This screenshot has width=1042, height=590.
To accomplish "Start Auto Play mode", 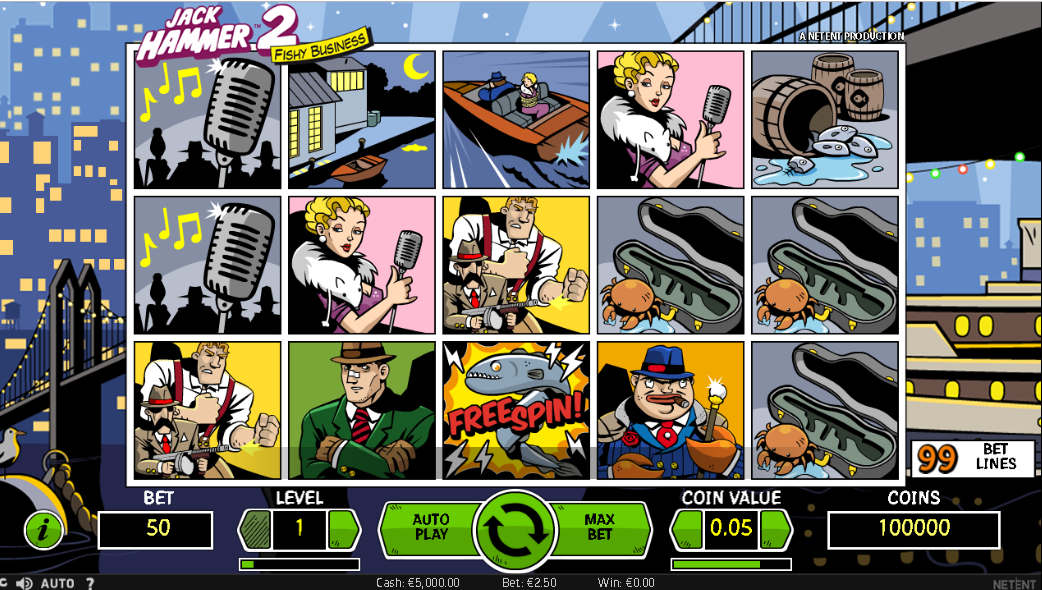I will (431, 528).
